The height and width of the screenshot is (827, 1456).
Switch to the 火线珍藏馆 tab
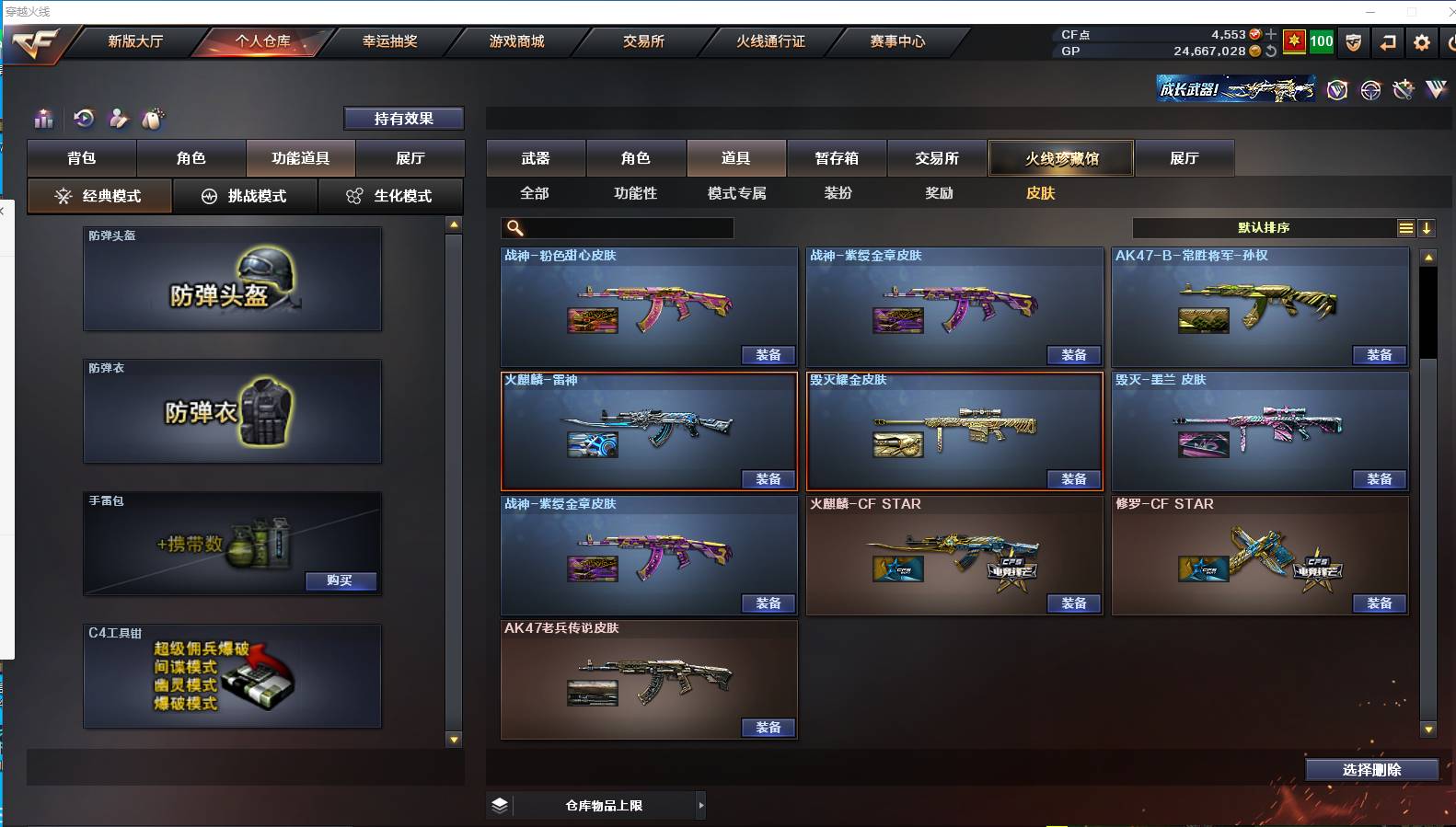1060,158
